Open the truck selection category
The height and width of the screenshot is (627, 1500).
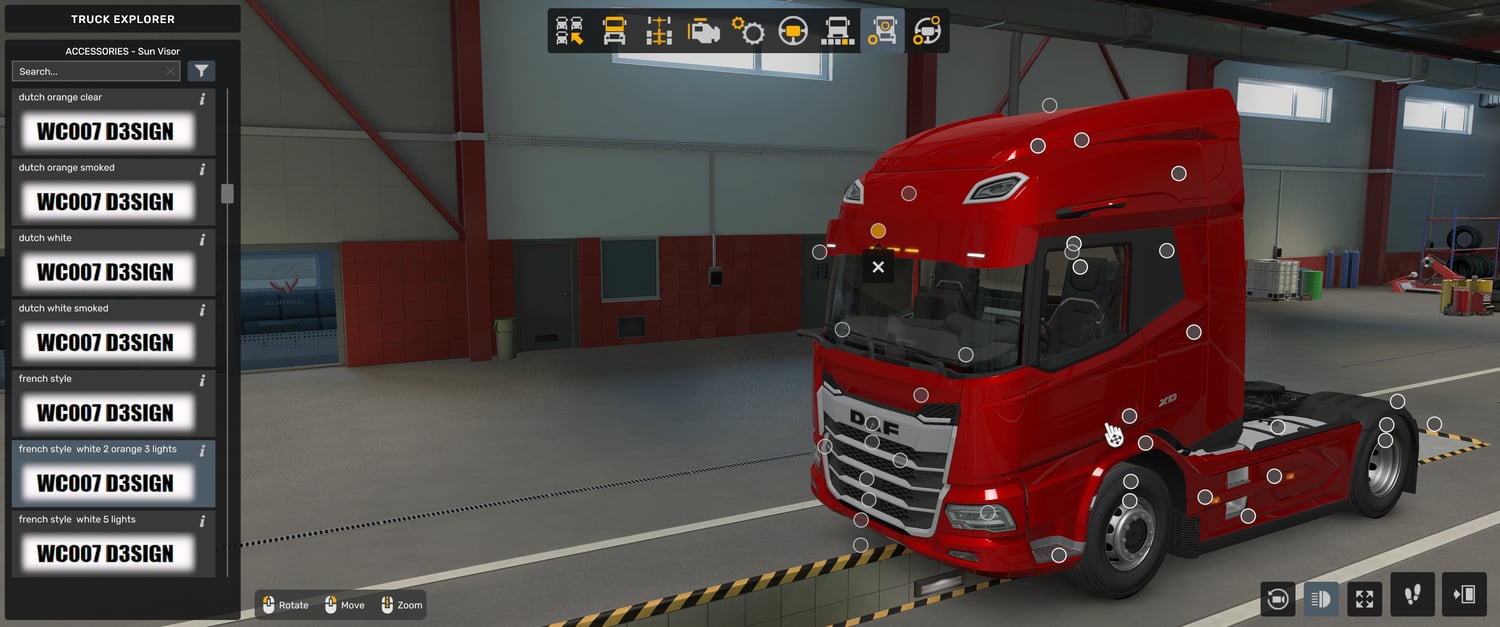(570, 31)
